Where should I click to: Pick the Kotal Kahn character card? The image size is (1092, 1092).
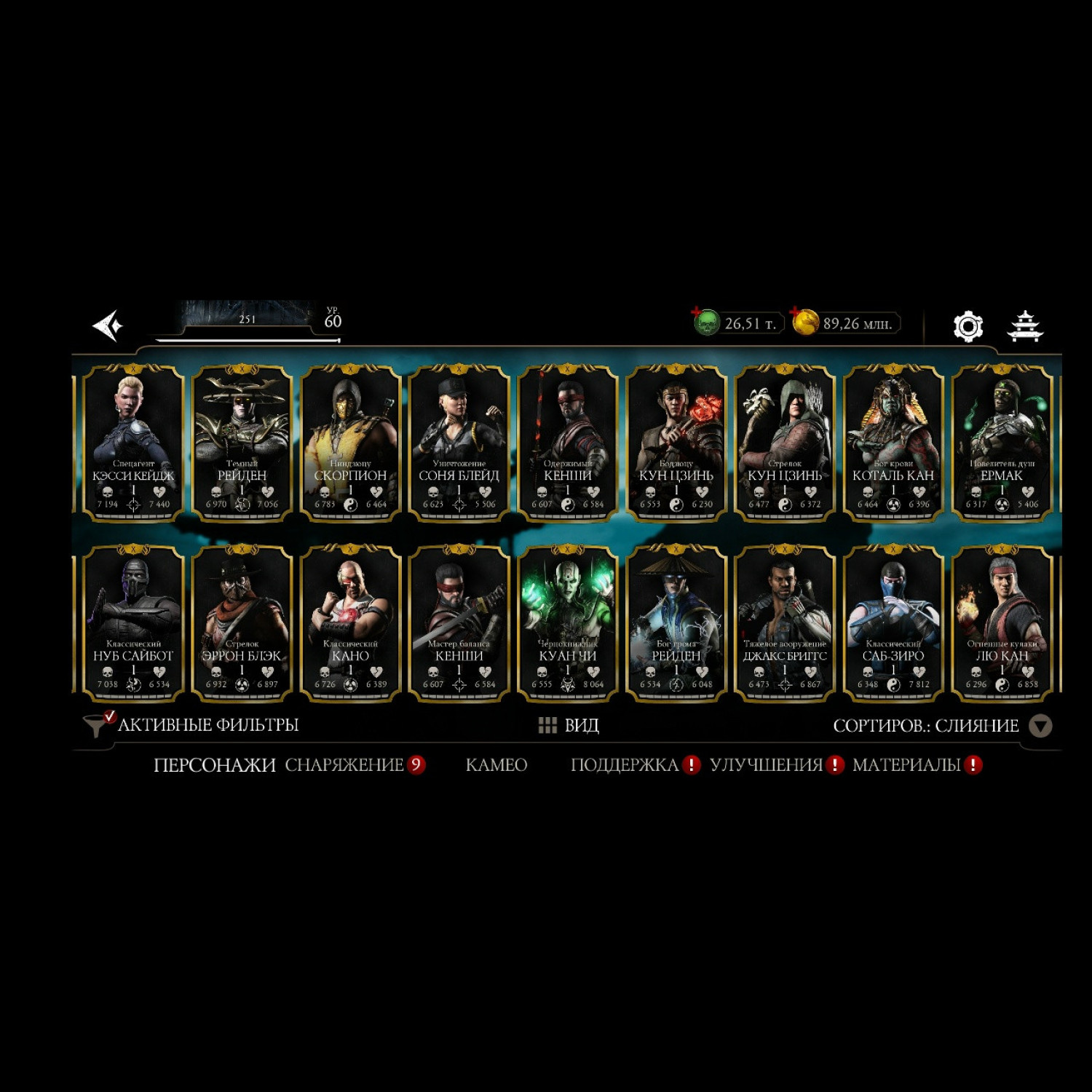tap(893, 442)
